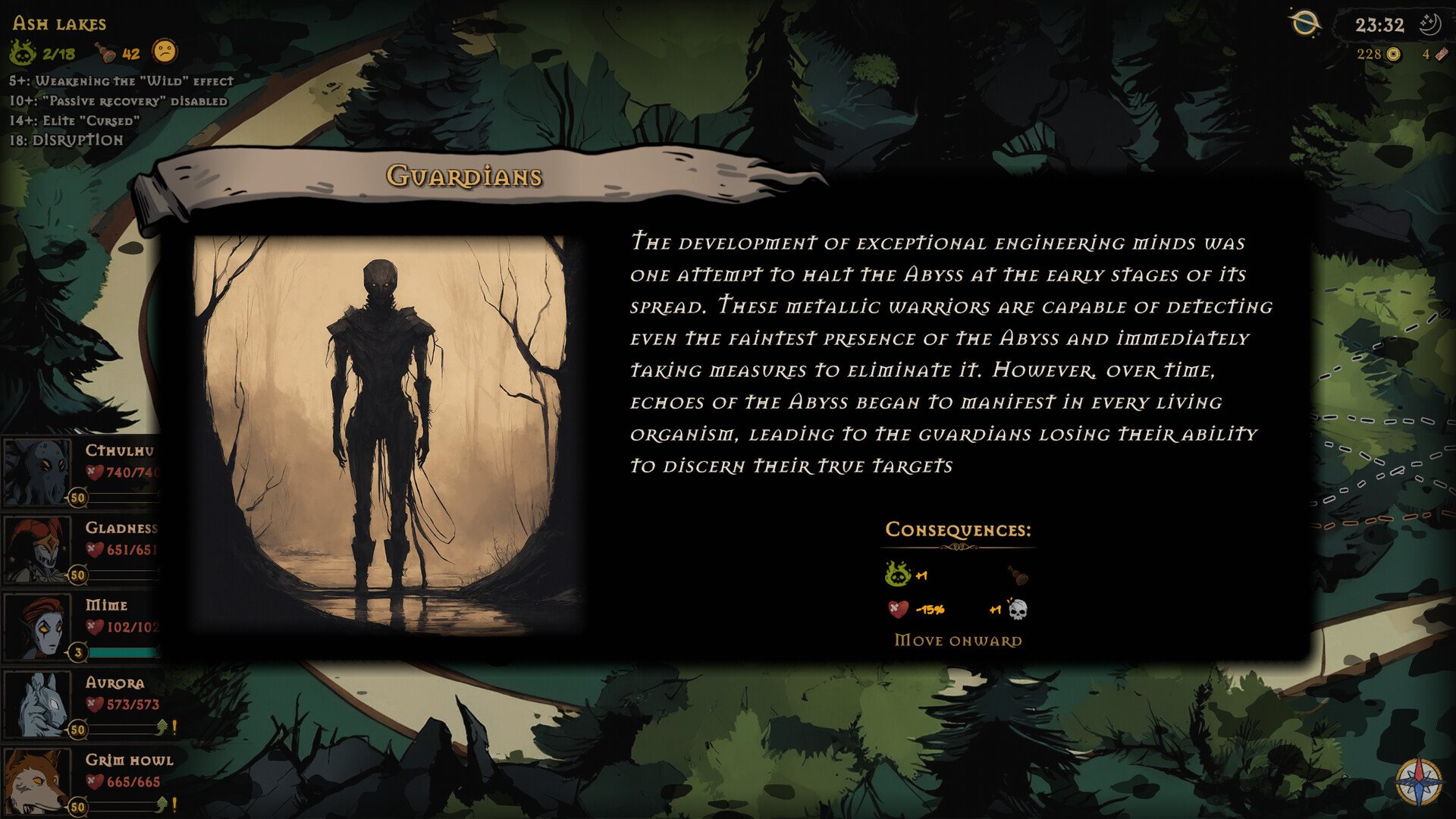Viewport: 1456px width, 819px height.
Task: Click the unhappy face mood icon
Action: click(x=165, y=52)
